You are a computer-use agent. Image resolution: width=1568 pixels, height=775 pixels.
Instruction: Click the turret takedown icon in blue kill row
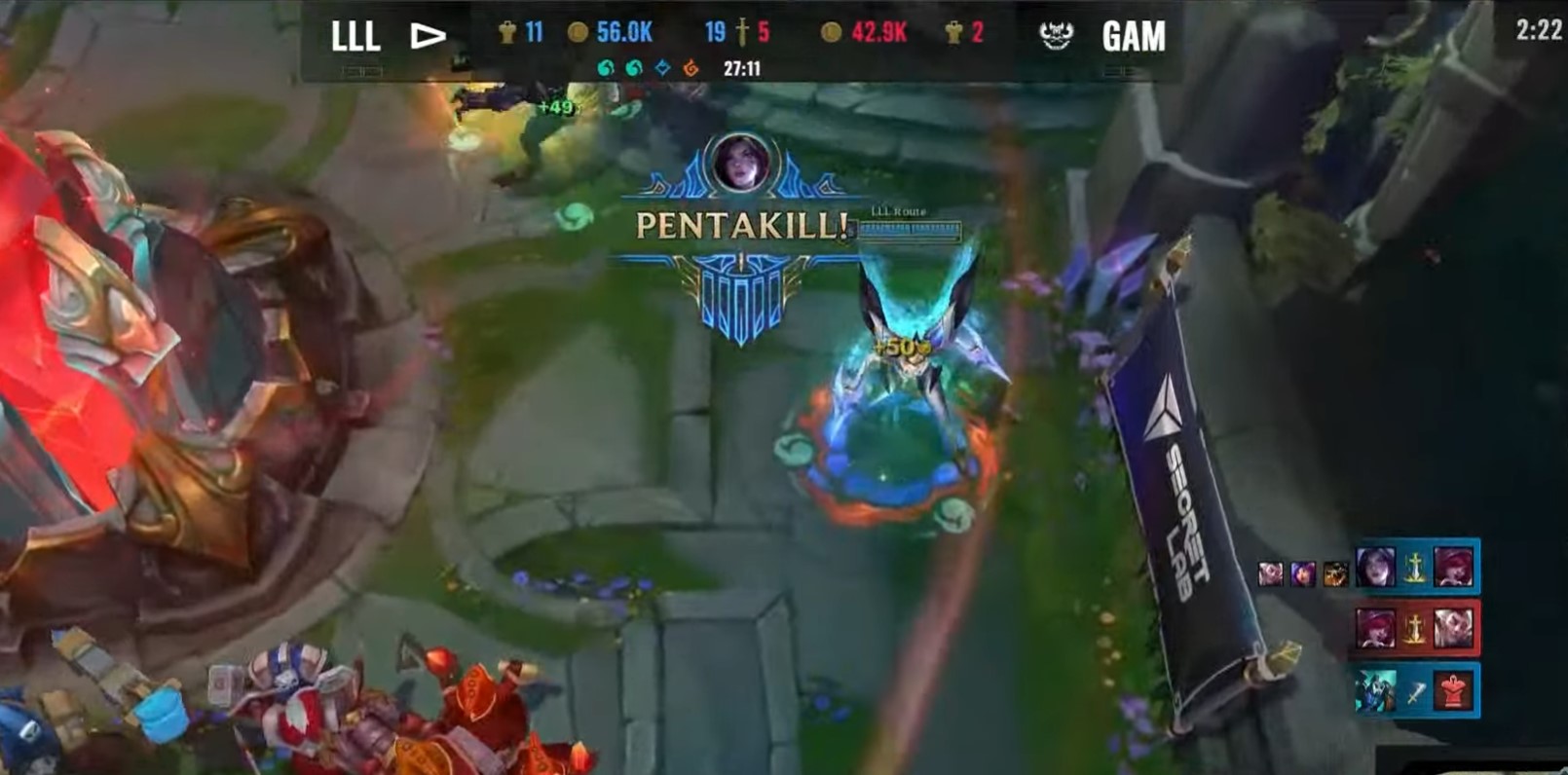(1415, 567)
